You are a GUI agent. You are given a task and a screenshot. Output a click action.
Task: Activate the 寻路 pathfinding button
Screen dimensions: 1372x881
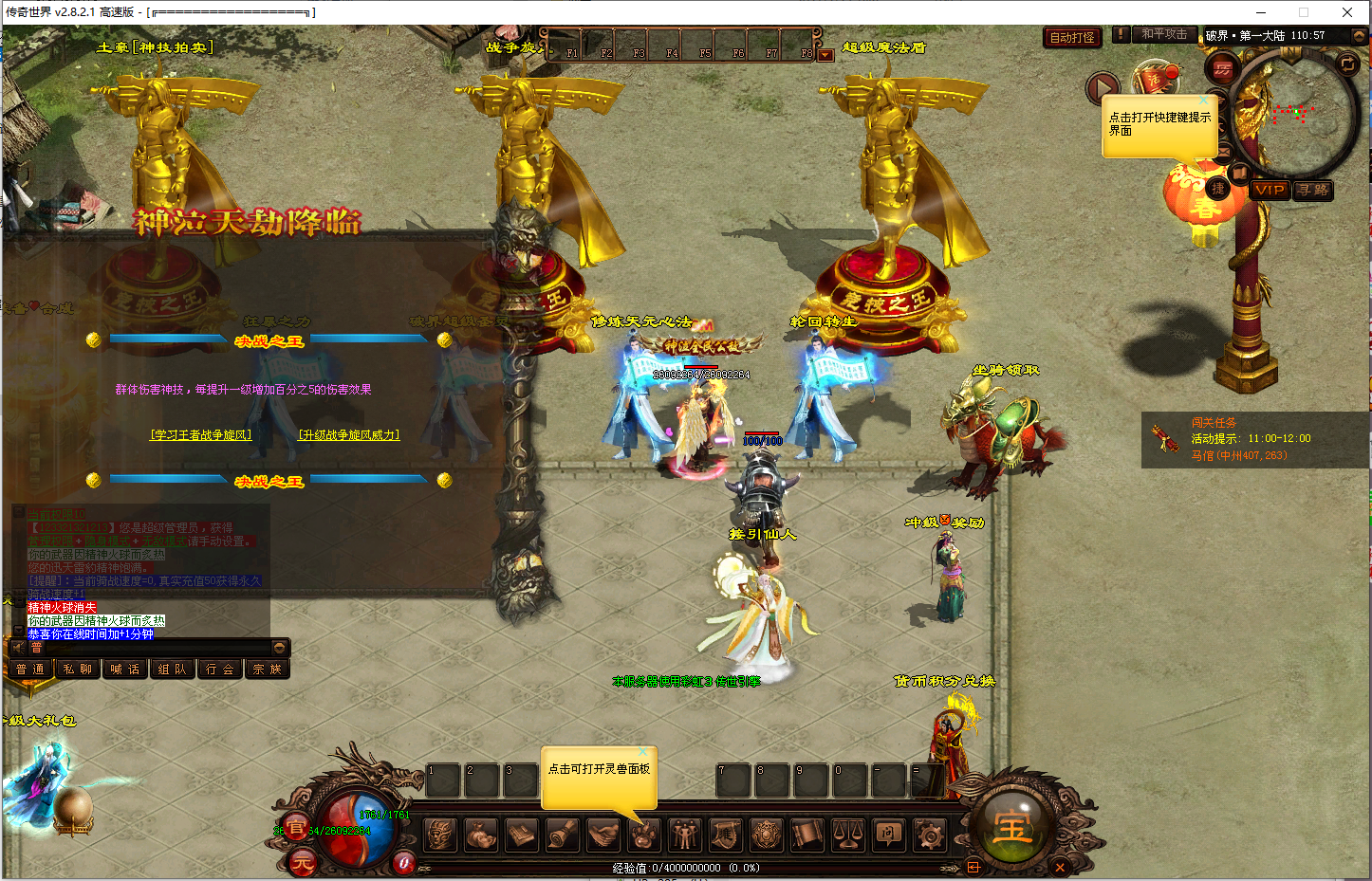point(1313,190)
